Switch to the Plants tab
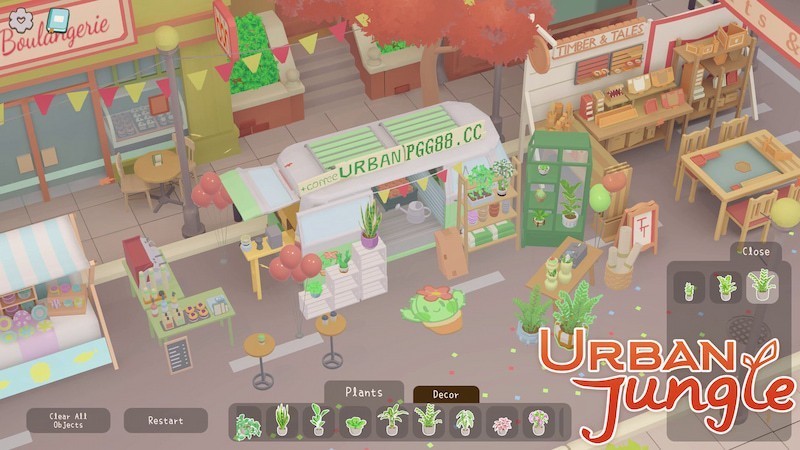 click(364, 393)
